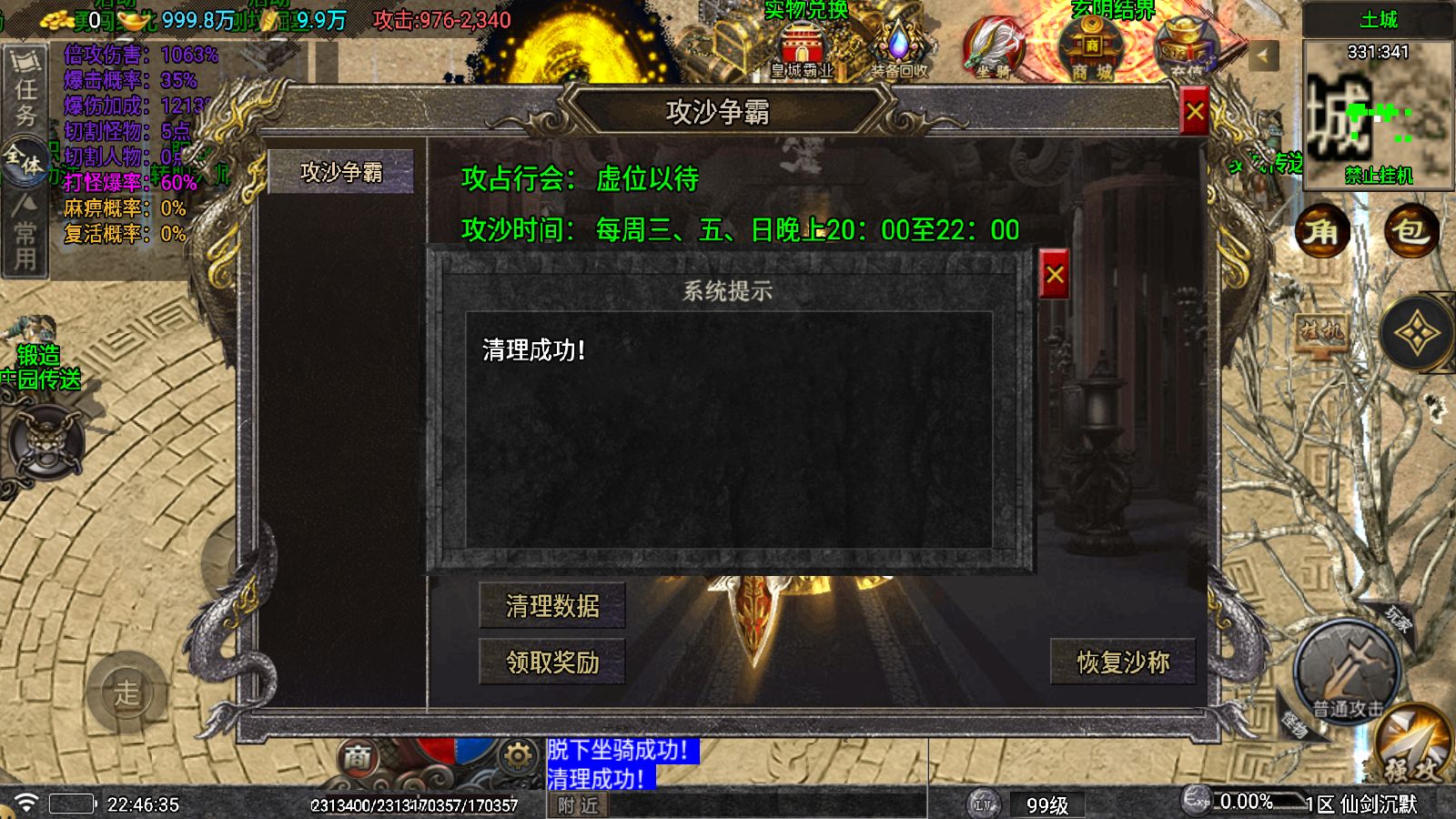Click 领取奖励 to claim rewards
Image resolution: width=1456 pixels, height=819 pixels.
tap(551, 663)
